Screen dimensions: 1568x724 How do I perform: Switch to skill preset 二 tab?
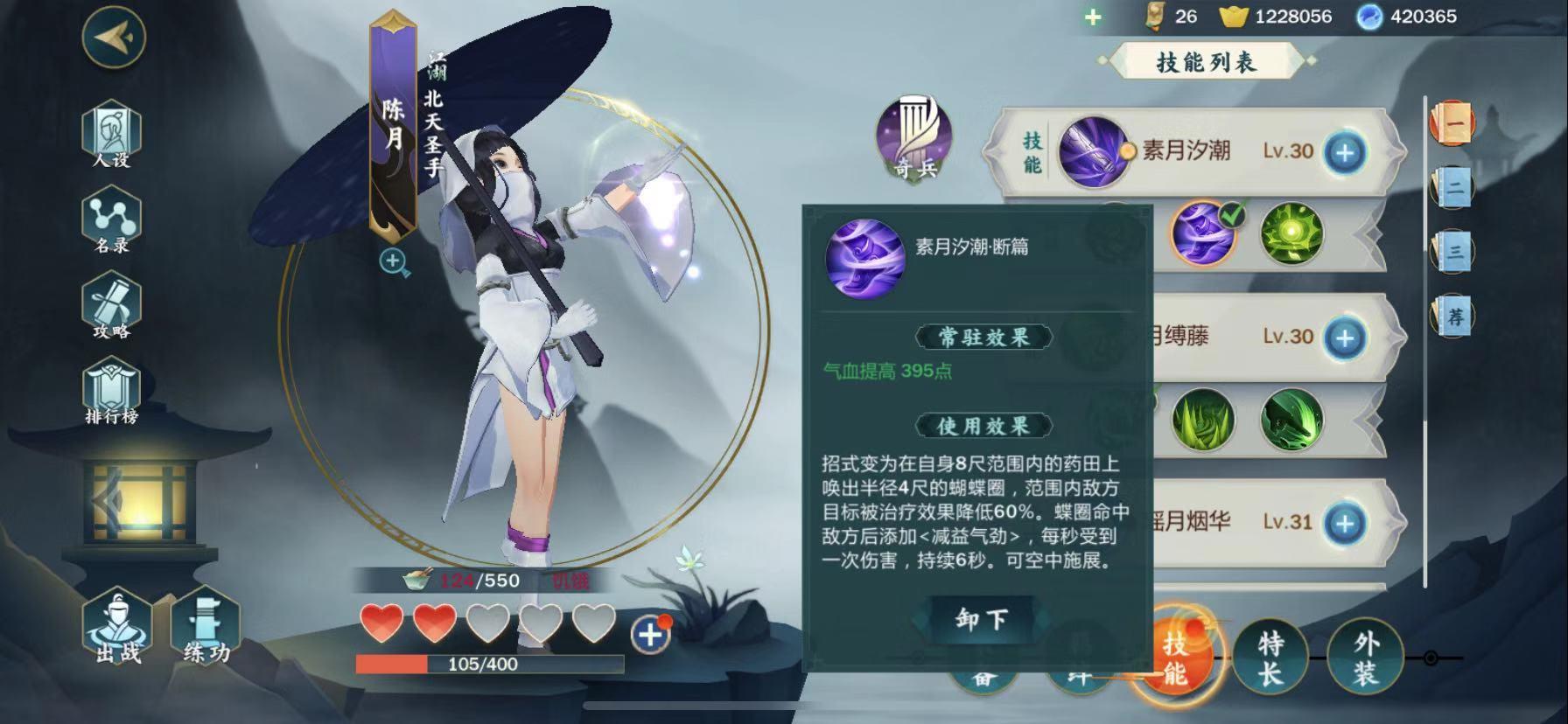1452,187
